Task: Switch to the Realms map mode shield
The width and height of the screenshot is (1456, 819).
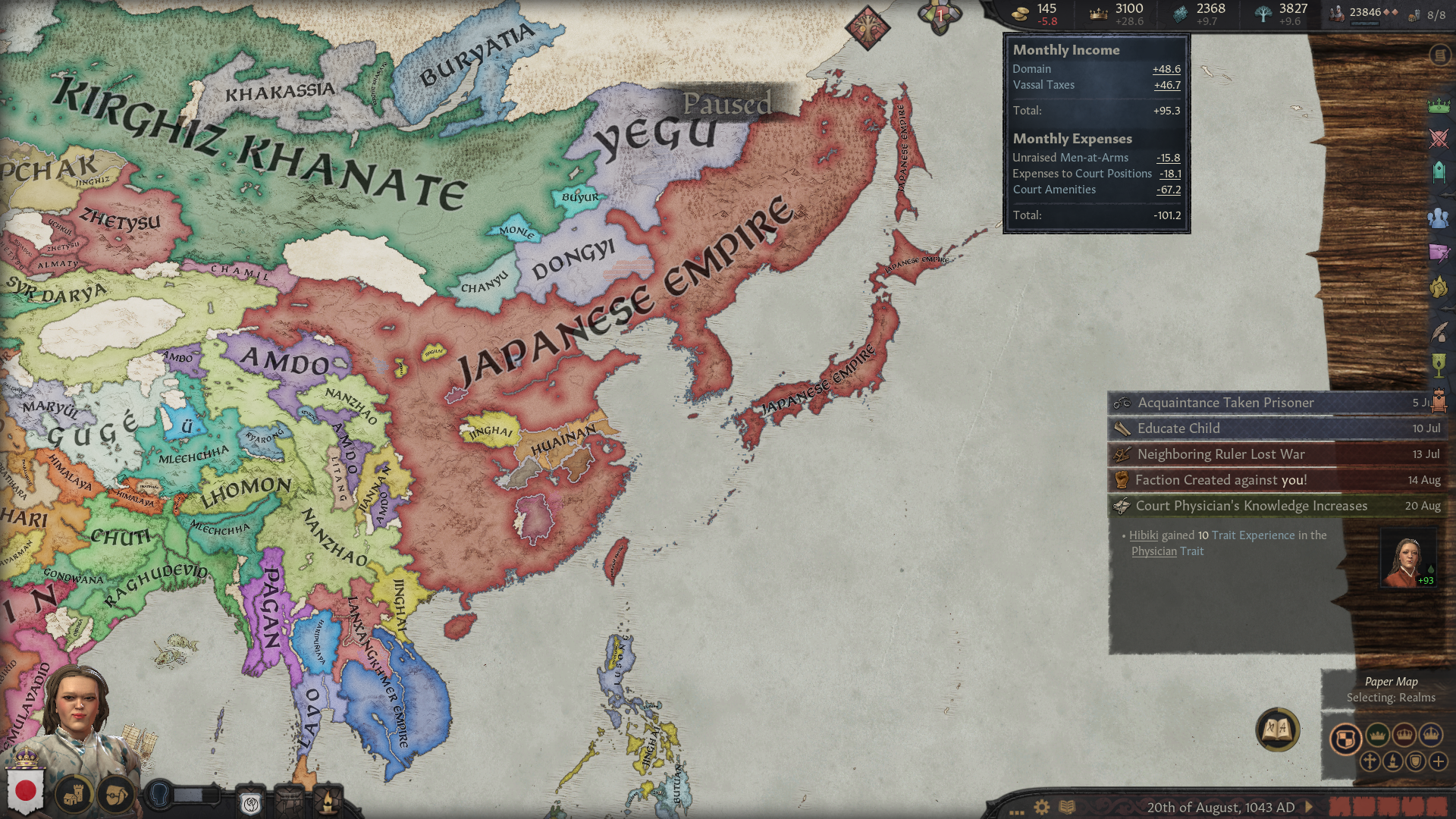Action: click(1345, 739)
